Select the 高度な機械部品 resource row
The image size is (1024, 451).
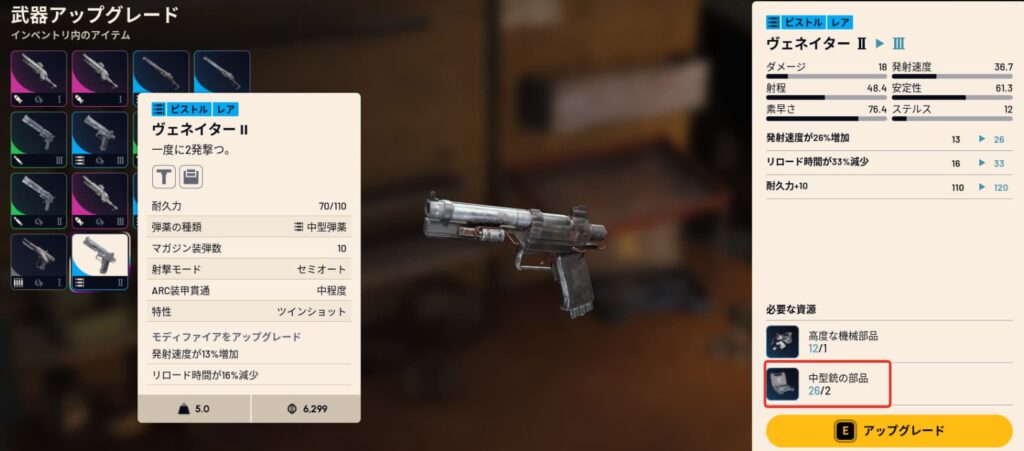[x=828, y=341]
